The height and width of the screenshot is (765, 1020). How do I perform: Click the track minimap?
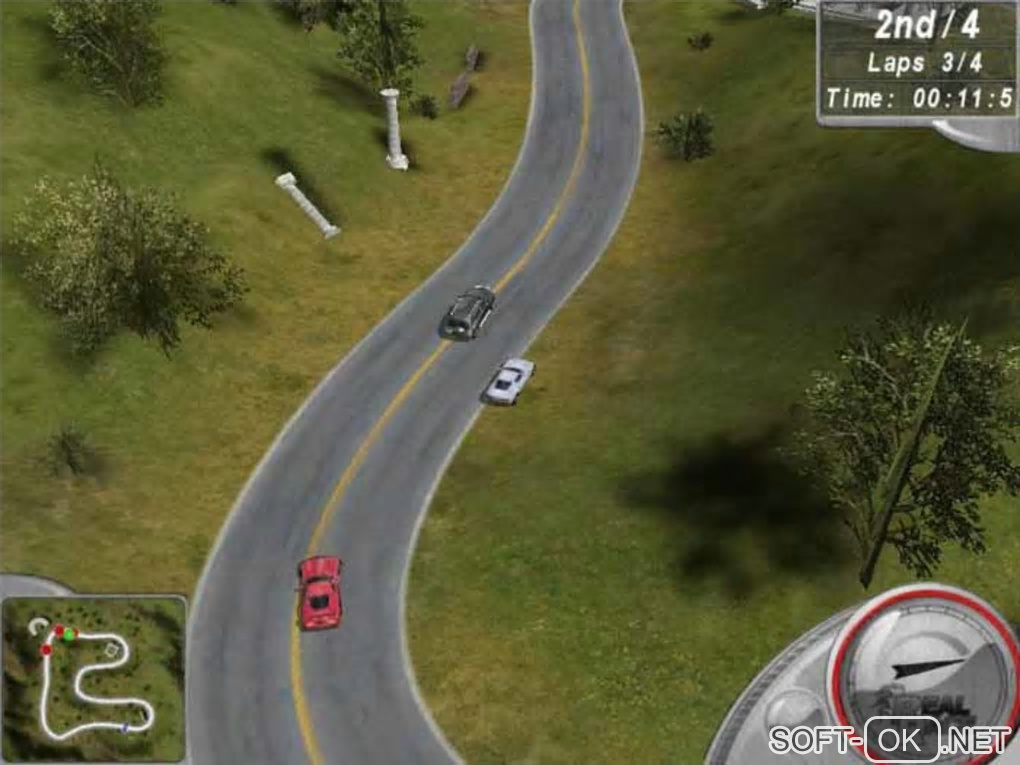pyautogui.click(x=94, y=679)
